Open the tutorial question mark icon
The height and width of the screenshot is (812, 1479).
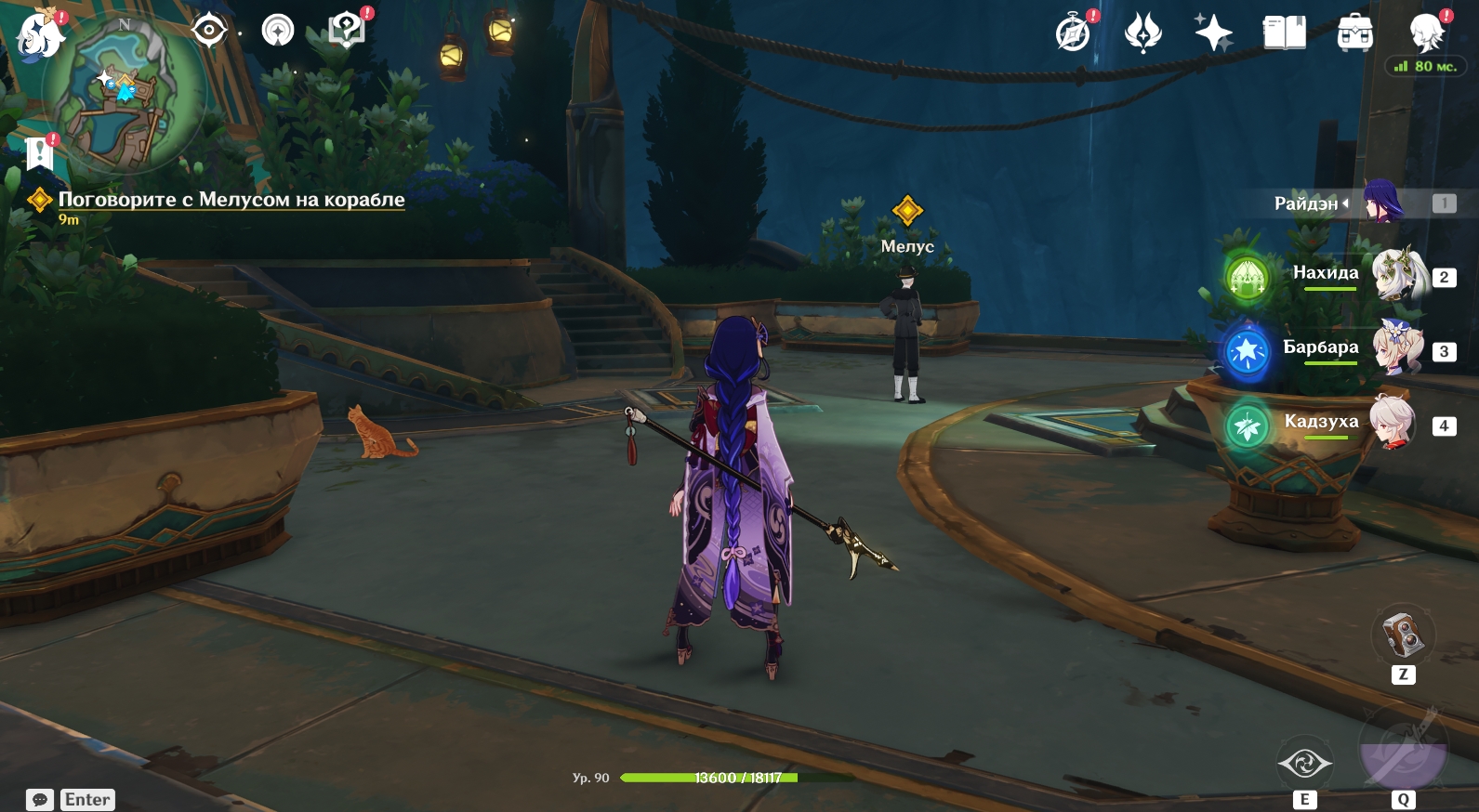point(347,30)
